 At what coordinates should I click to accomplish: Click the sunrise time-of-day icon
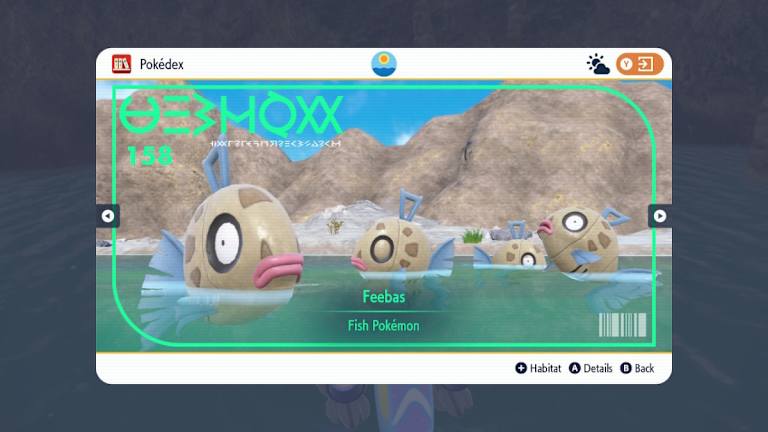[383, 65]
